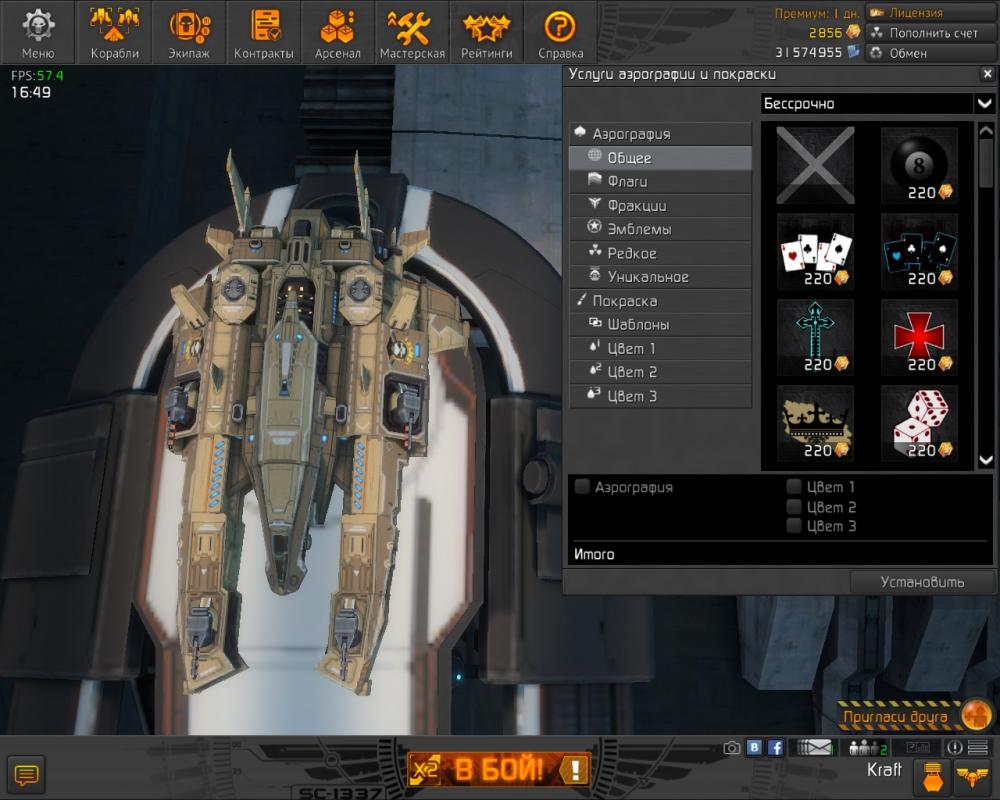Screen dimensions: 1000x800
Task: Launch battle with the В БОЙ! button
Action: (499, 769)
